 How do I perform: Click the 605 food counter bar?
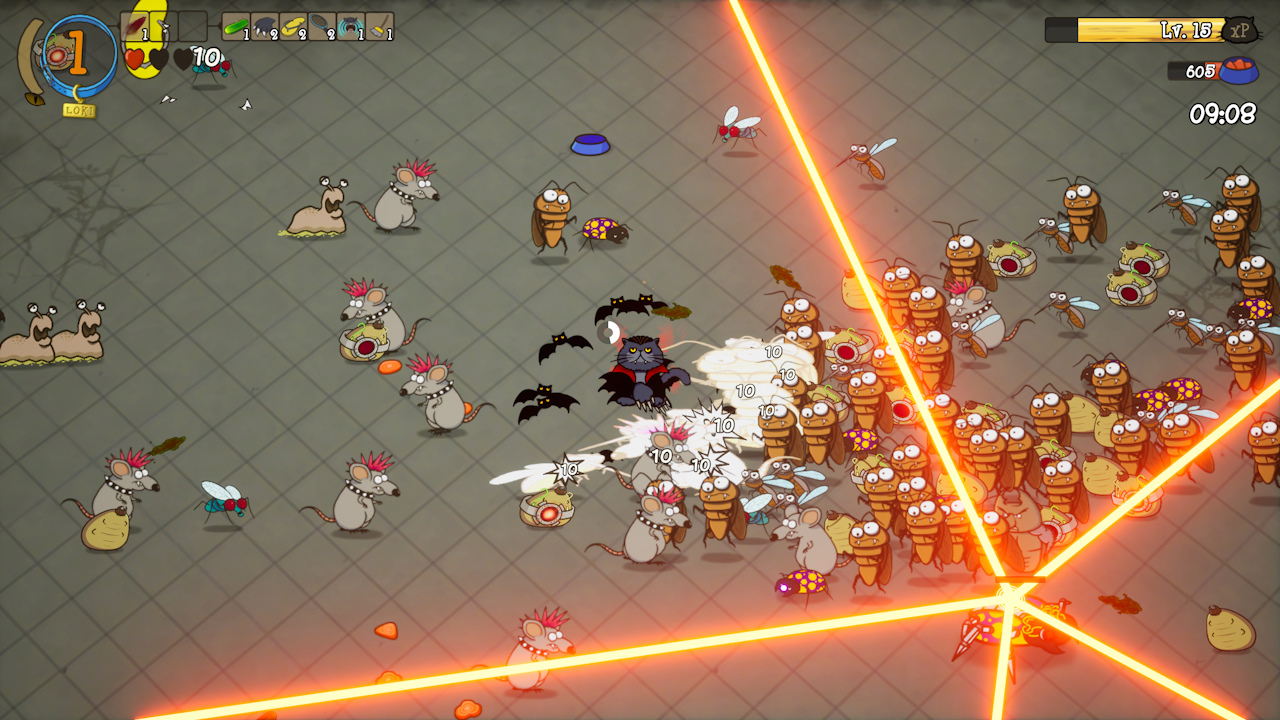pos(1192,72)
